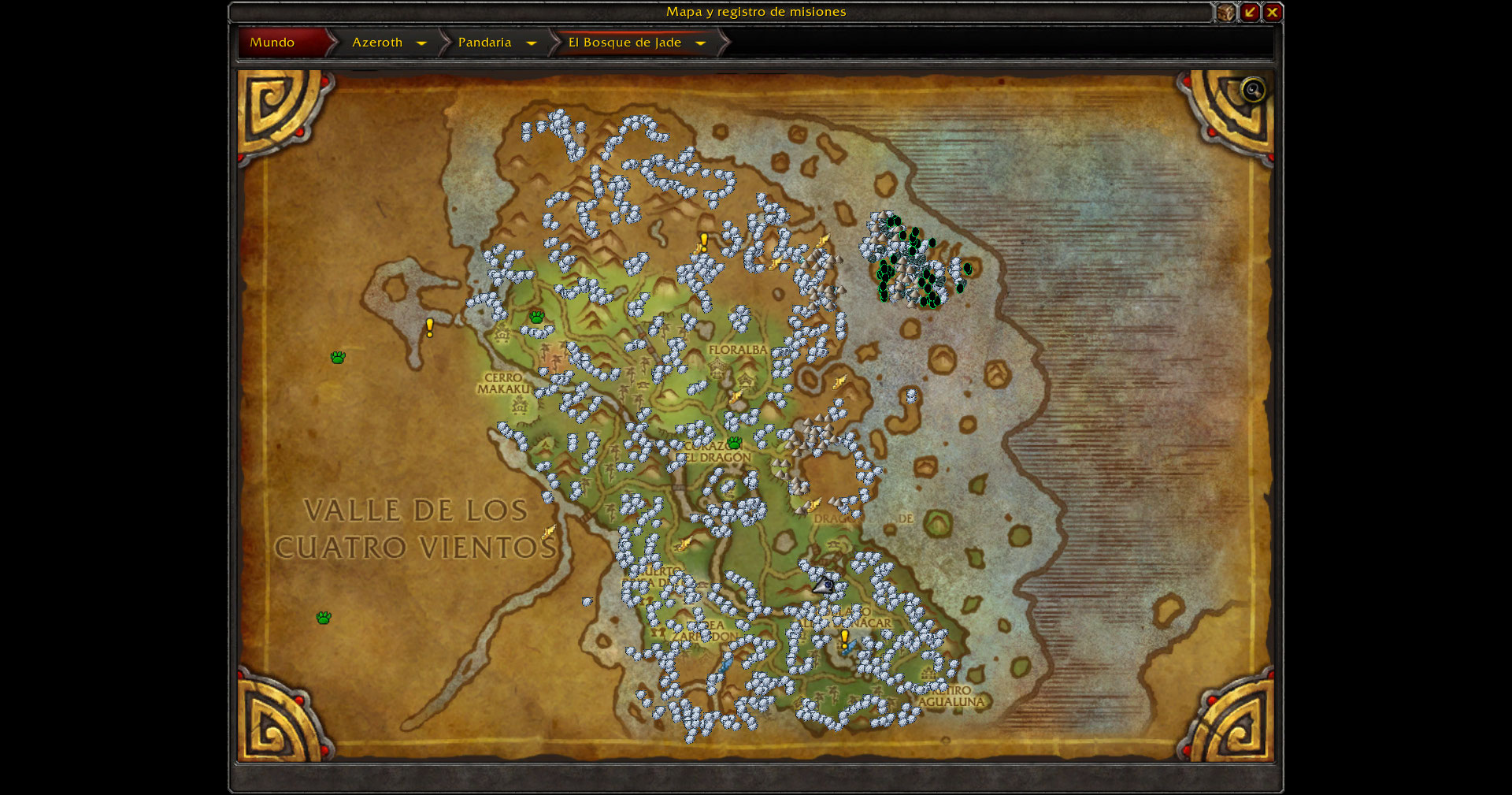Click the minimize arrow button
This screenshot has width=1512, height=795.
click(x=1251, y=13)
